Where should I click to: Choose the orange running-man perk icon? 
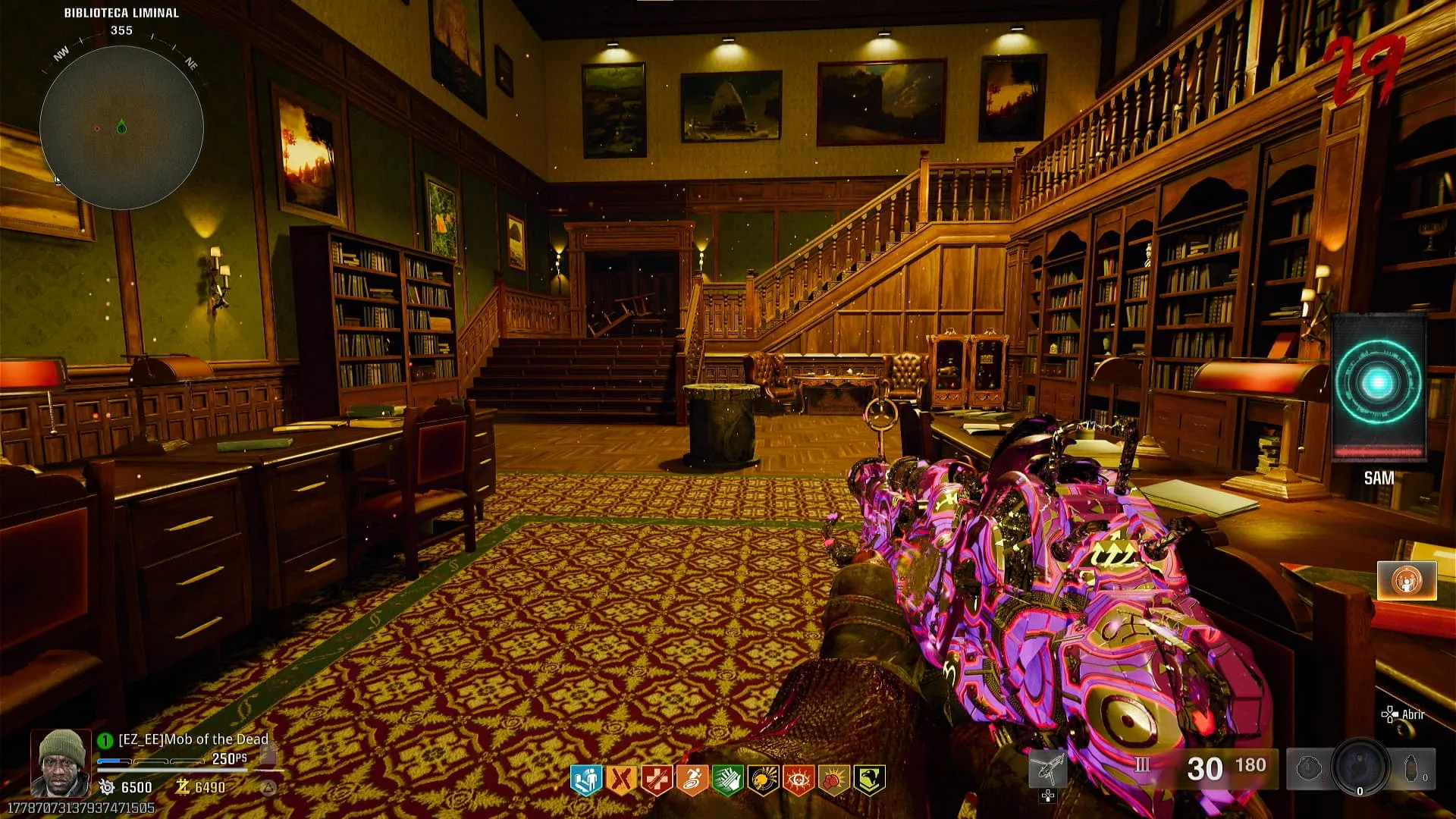coord(692,780)
